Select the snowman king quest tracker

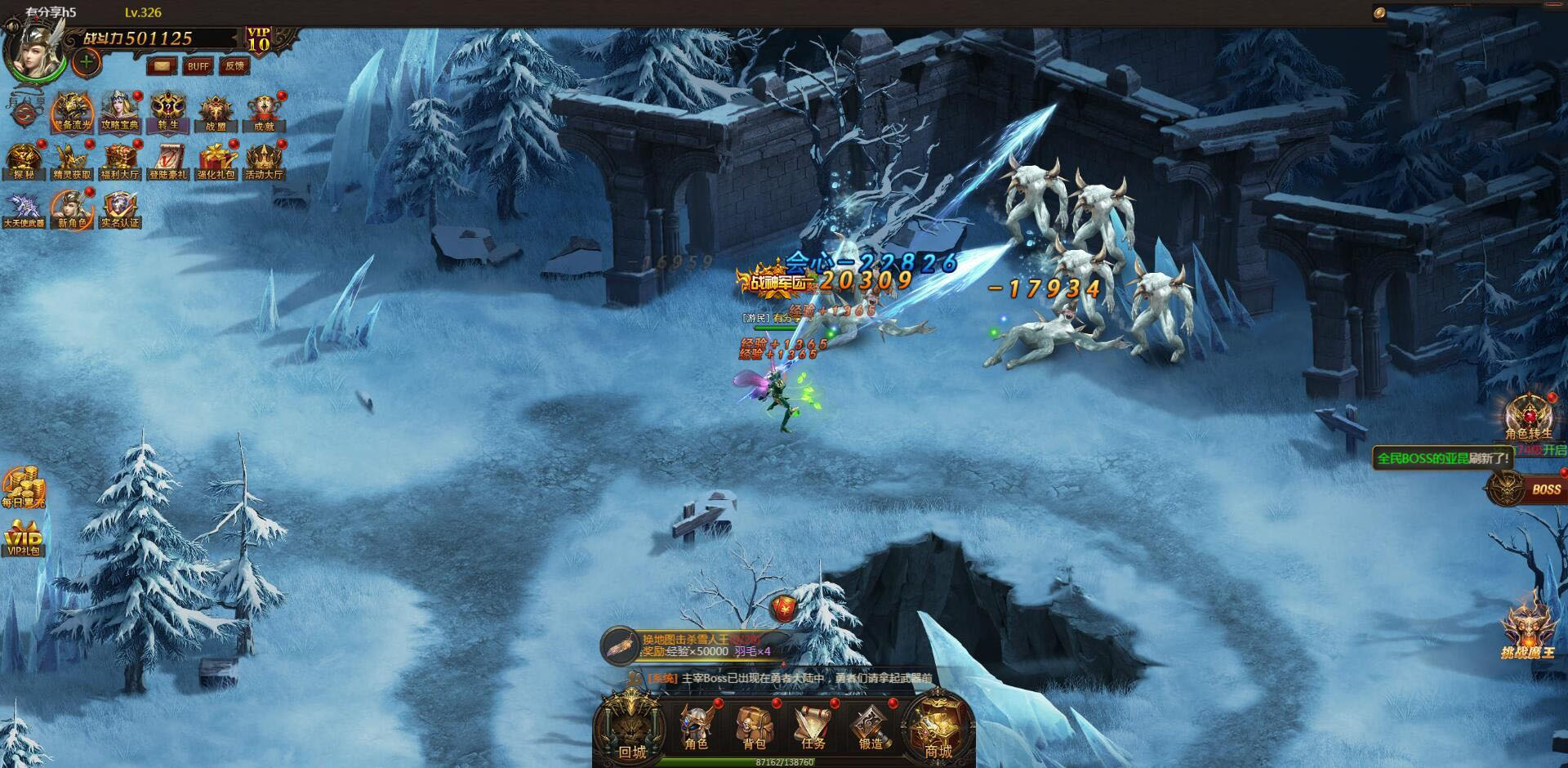[694, 645]
